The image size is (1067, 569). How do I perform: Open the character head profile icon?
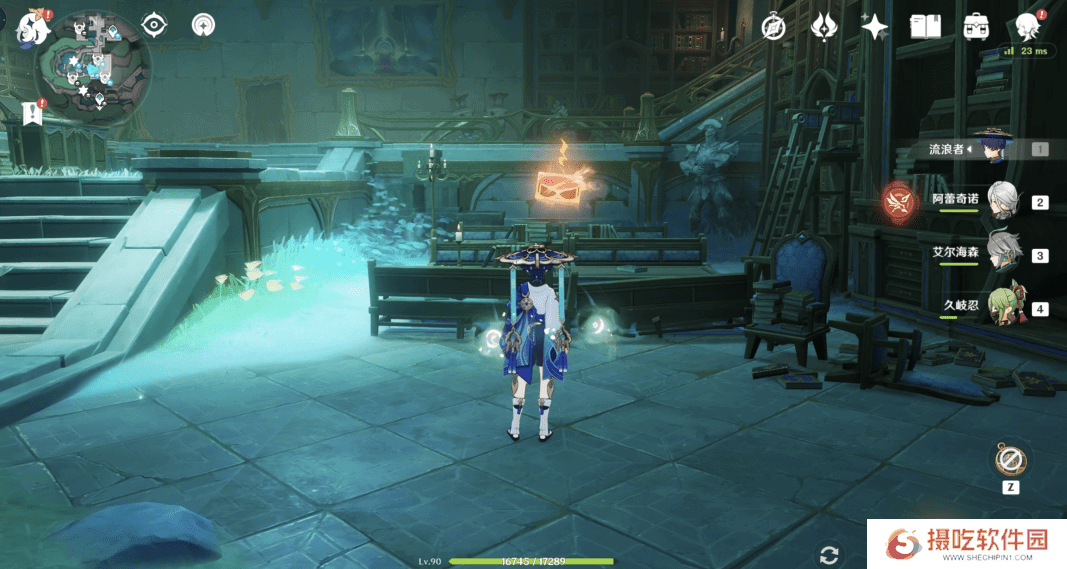pos(1026,26)
